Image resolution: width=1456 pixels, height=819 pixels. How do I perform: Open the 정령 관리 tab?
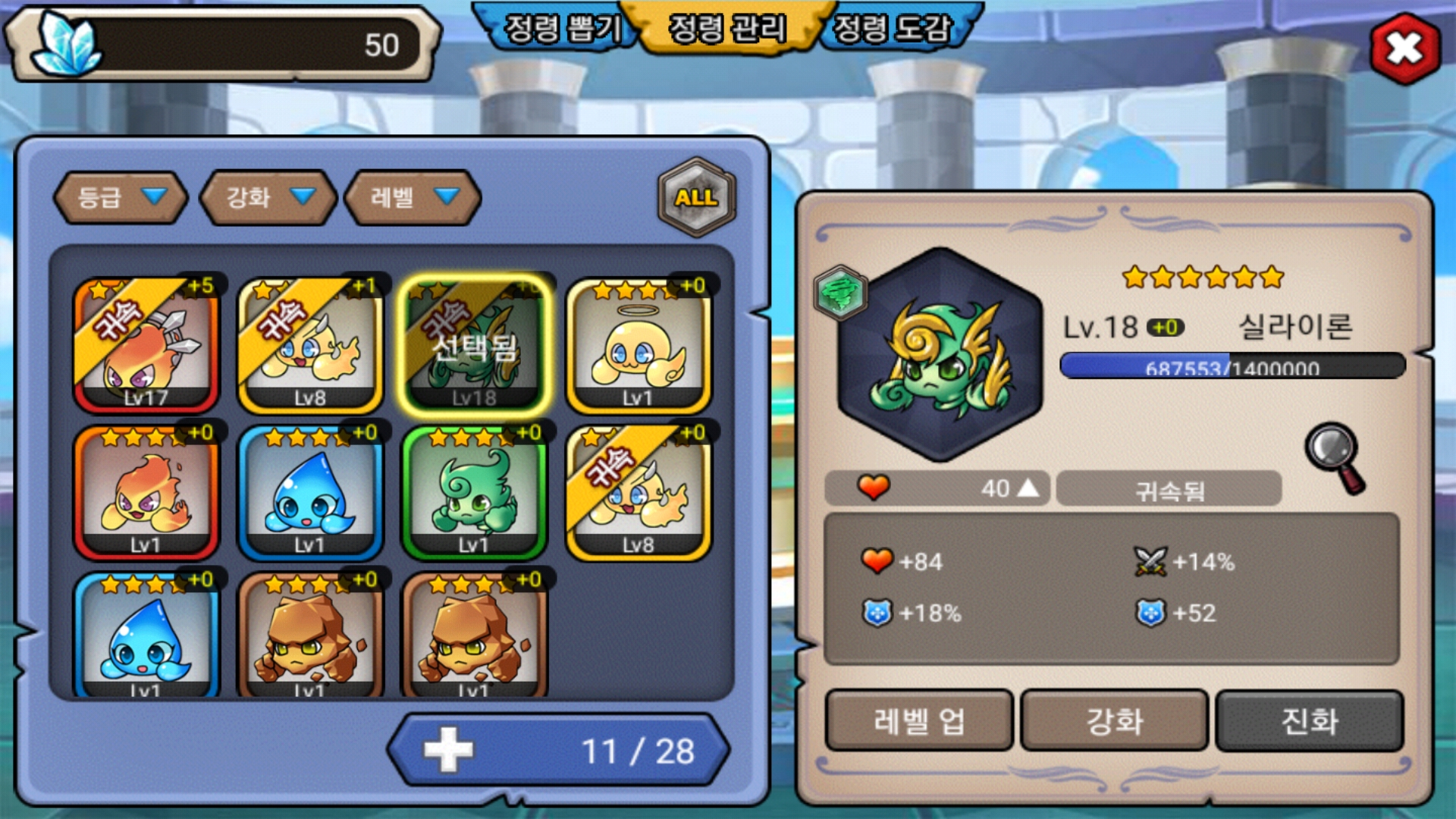click(726, 29)
